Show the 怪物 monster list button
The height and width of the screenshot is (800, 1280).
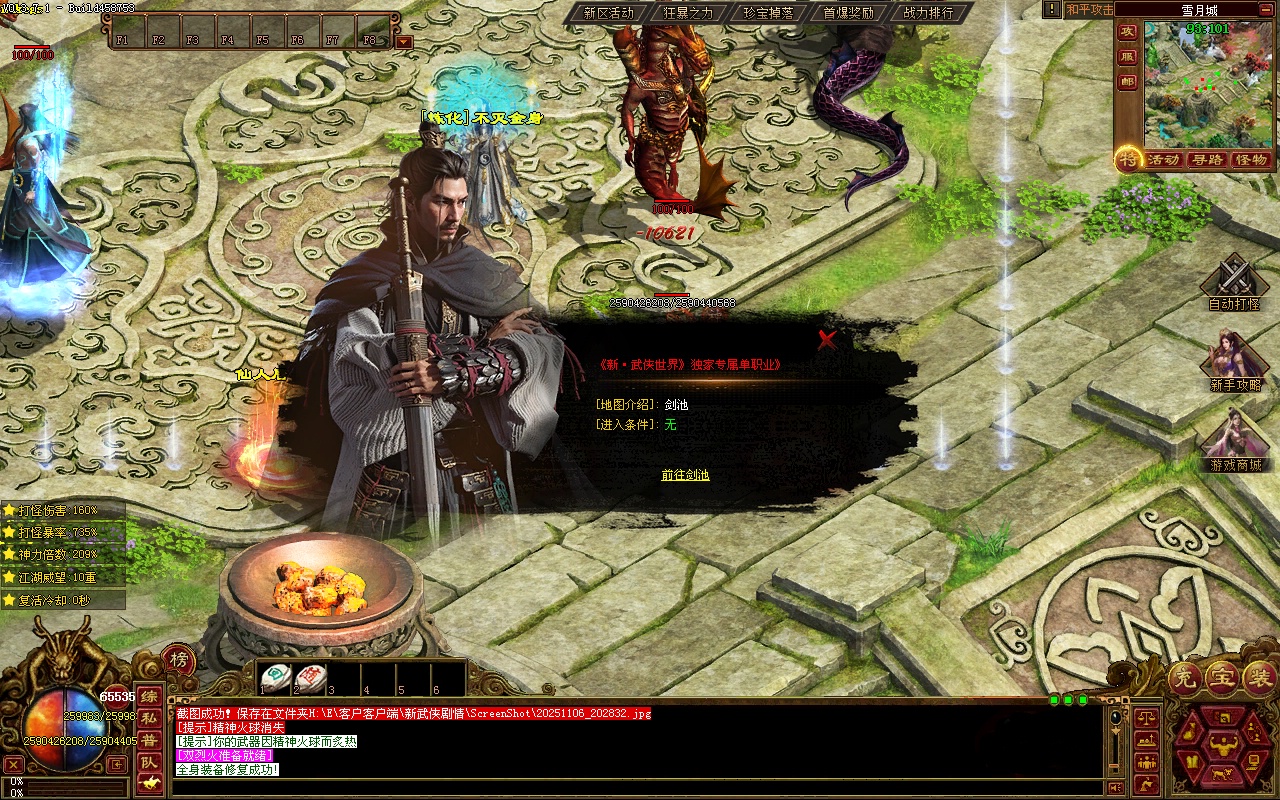pyautogui.click(x=1251, y=160)
